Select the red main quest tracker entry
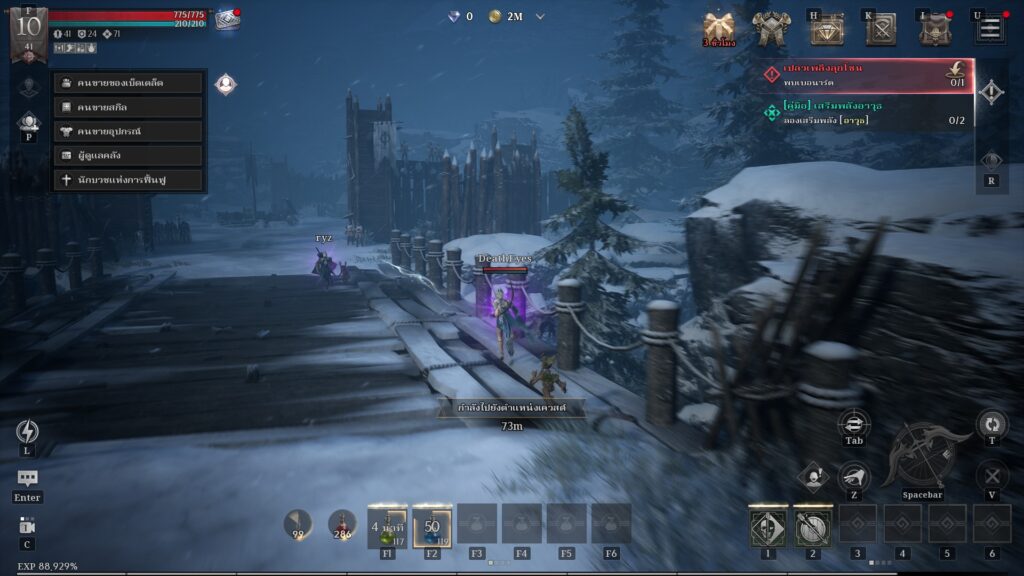Viewport: 1024px width, 576px height. [x=866, y=75]
